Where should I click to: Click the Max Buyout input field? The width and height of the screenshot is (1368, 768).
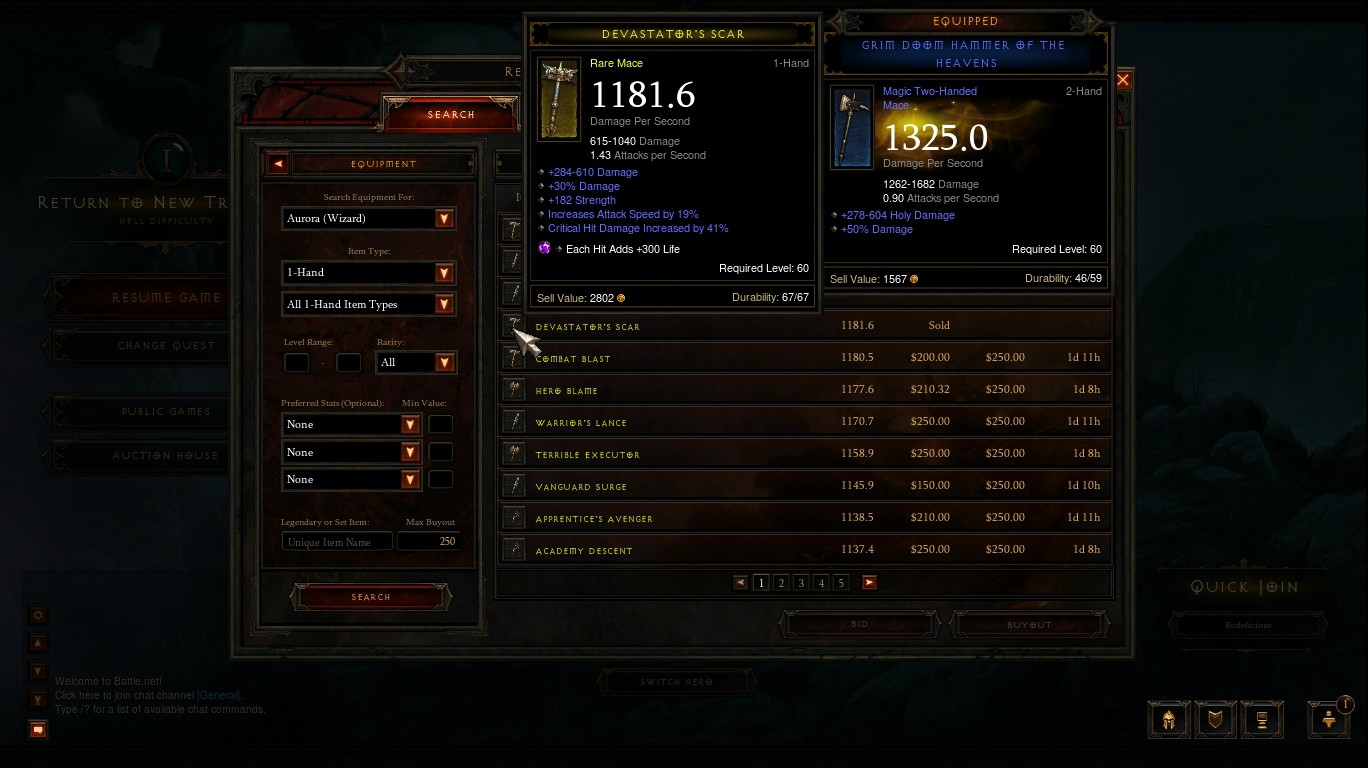point(427,541)
